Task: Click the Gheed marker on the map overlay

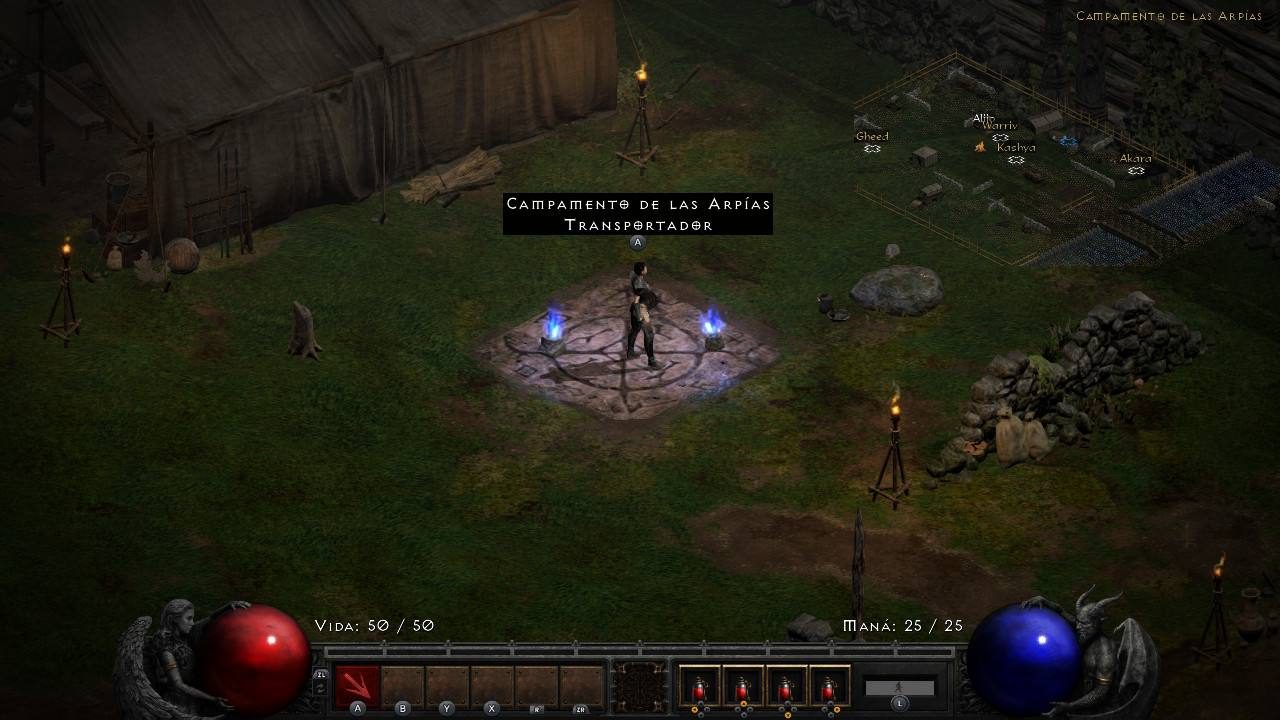Action: pos(872,148)
